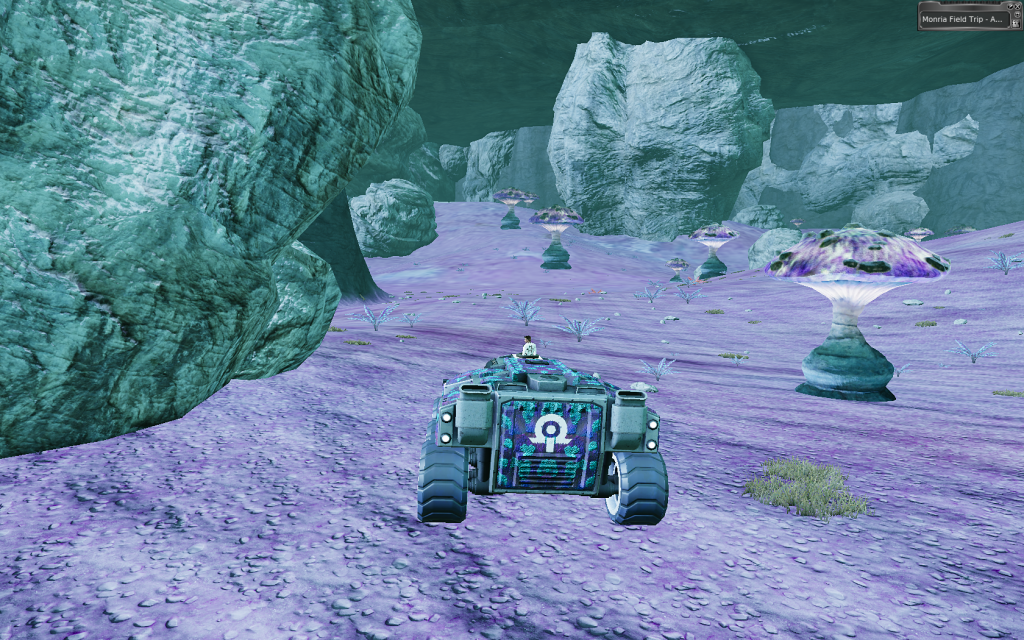
Task: Click the Monria Field Trip title text
Action: coord(962,19)
